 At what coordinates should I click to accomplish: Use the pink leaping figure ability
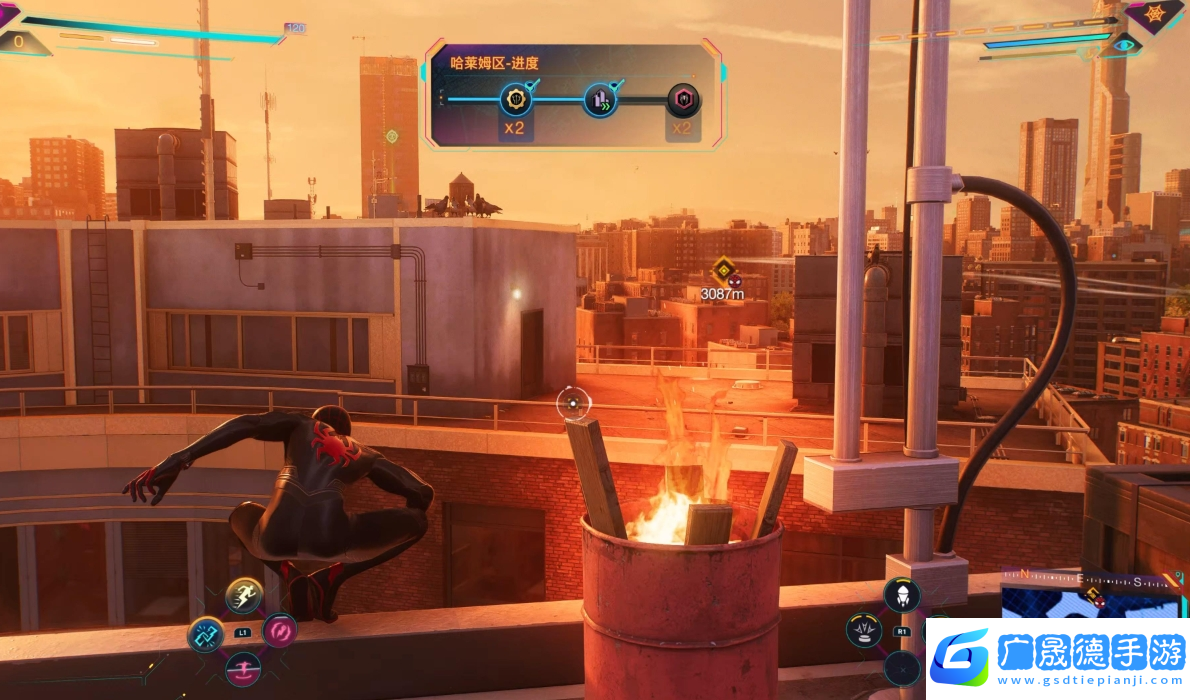pos(243,668)
